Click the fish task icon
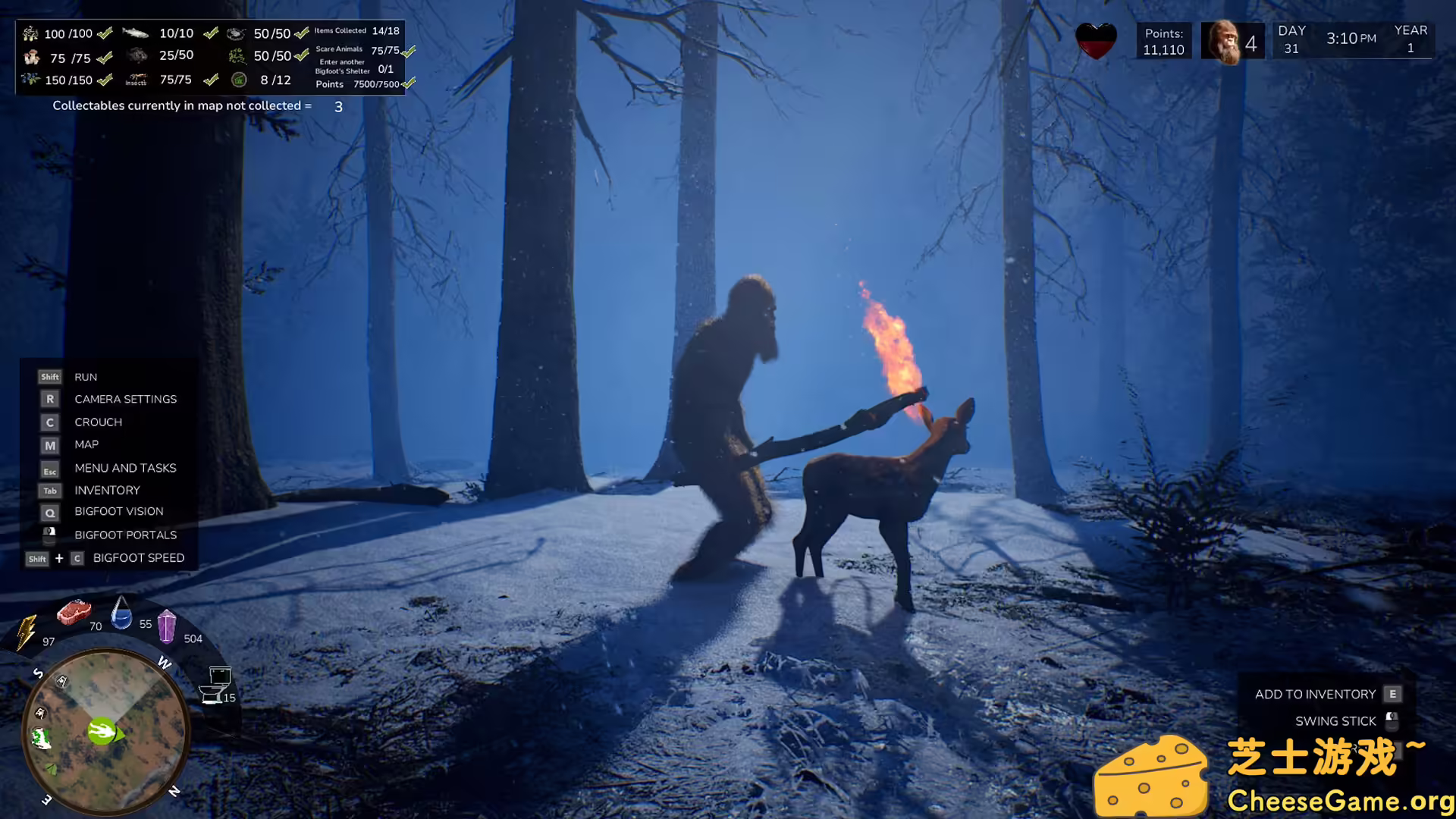 134,33
